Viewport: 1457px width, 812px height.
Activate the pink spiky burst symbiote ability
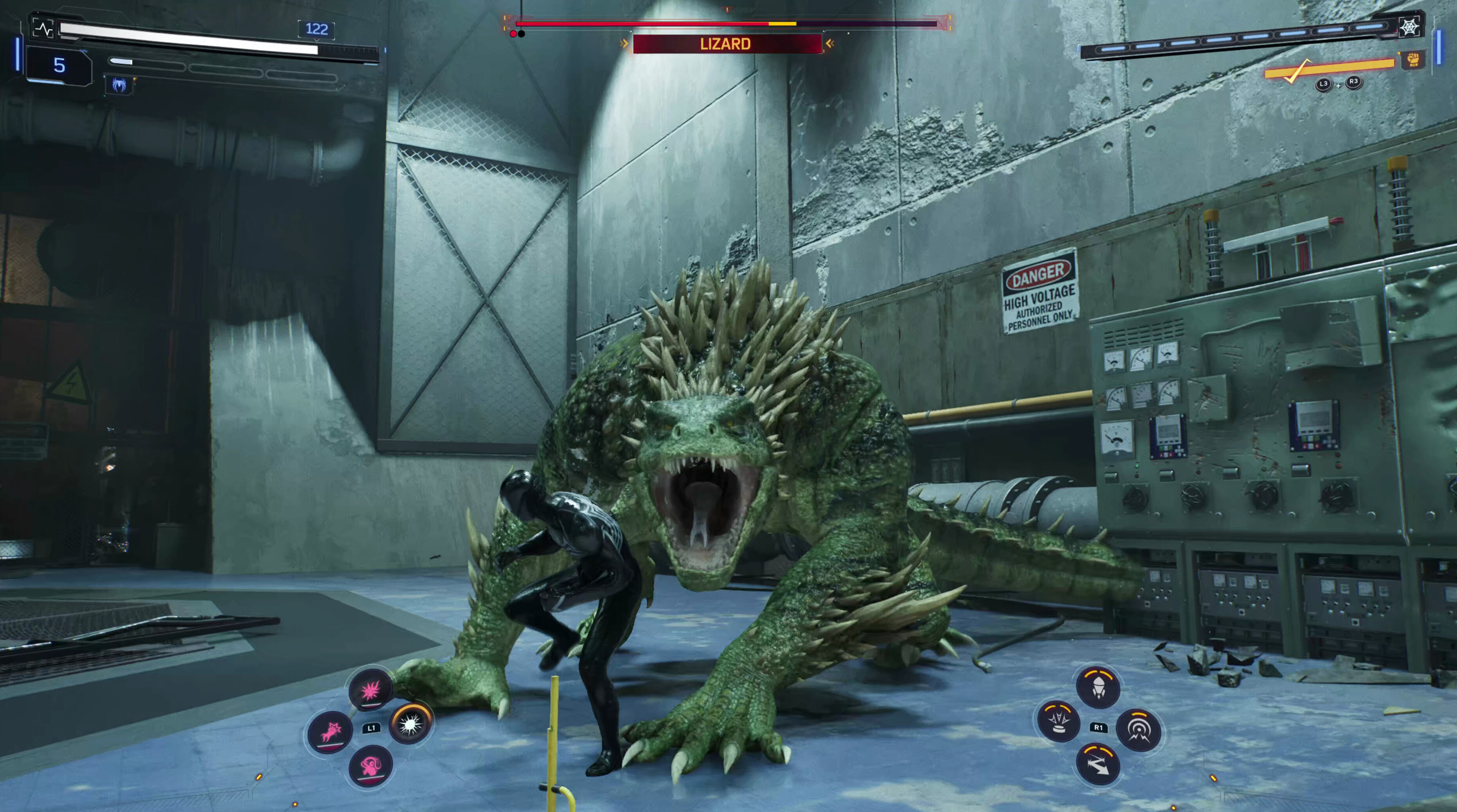click(x=371, y=689)
